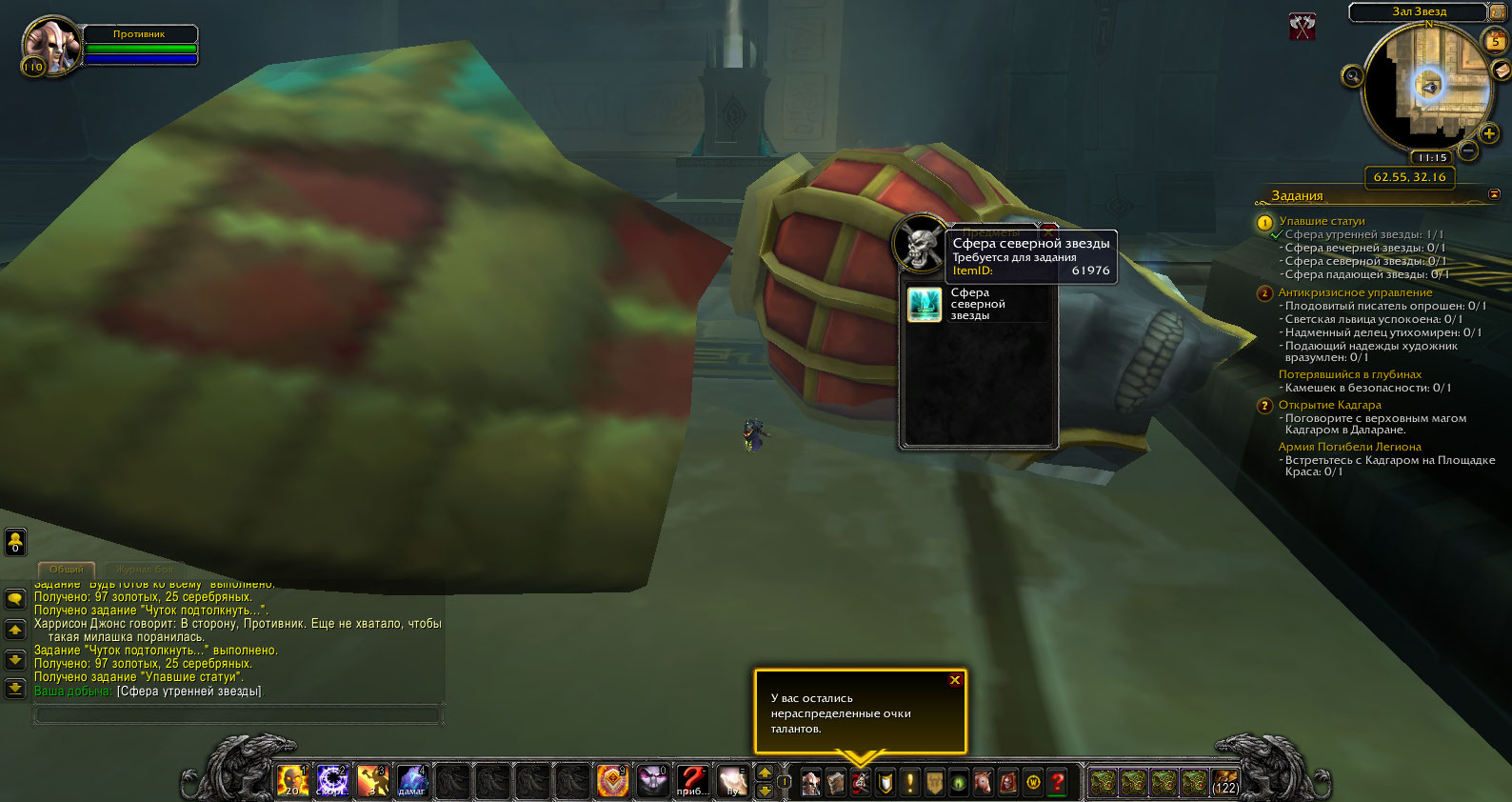Toggle the minimap tracking magnifier button
1512x802 pixels.
(x=1352, y=76)
